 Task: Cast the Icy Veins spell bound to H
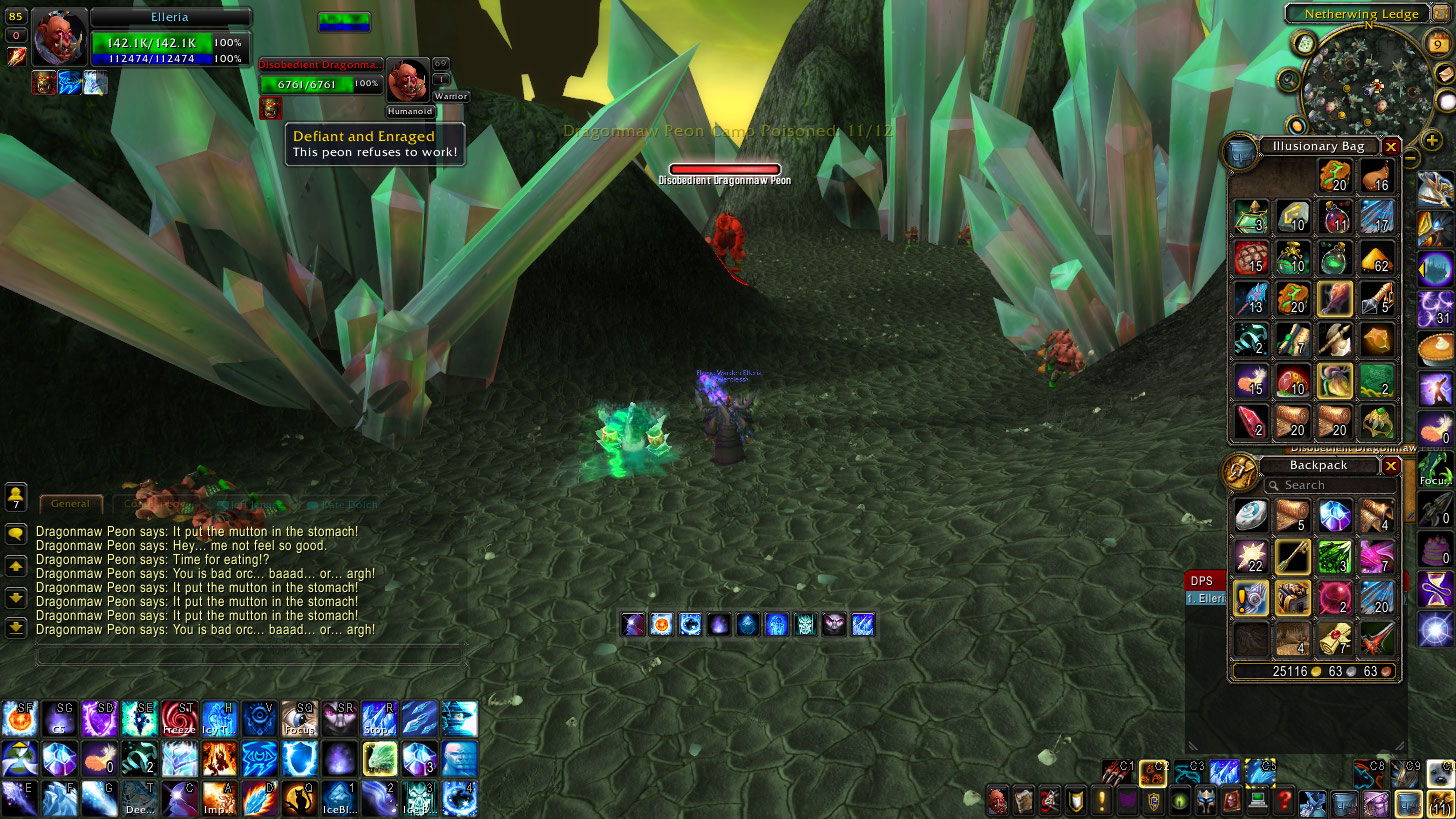(219, 718)
